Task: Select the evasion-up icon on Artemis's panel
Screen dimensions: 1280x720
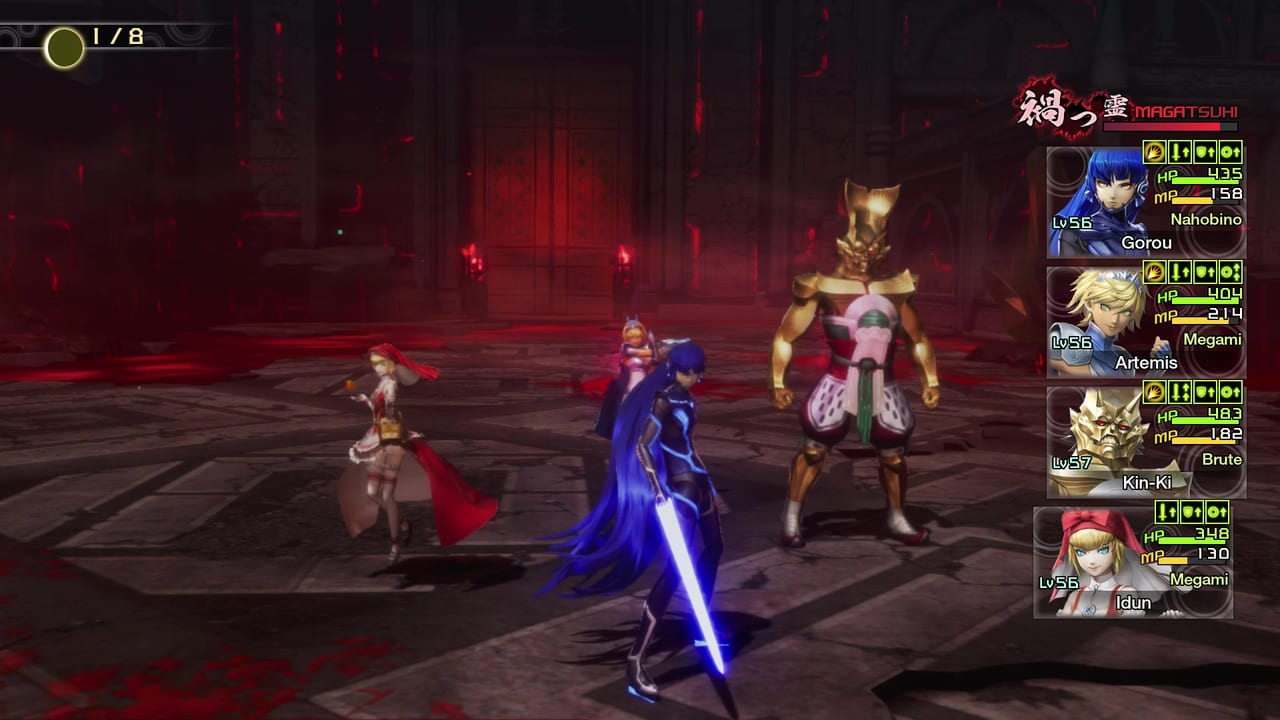Action: [1229, 272]
